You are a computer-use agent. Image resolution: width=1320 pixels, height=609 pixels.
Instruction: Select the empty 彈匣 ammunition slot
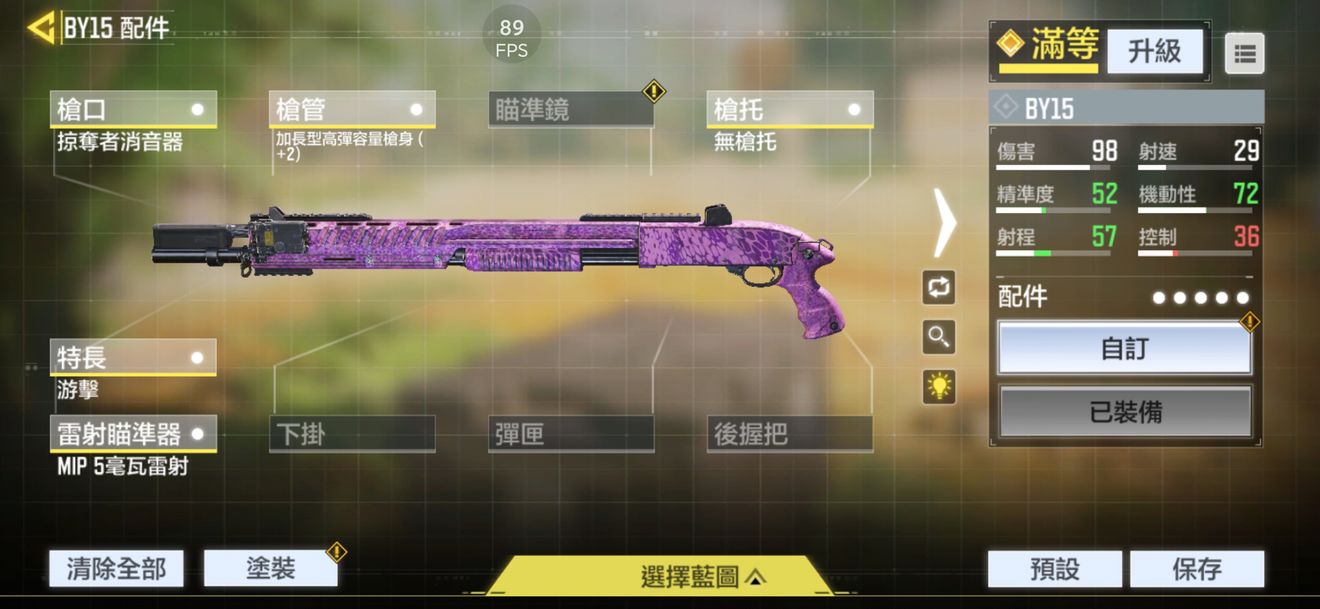click(x=570, y=434)
